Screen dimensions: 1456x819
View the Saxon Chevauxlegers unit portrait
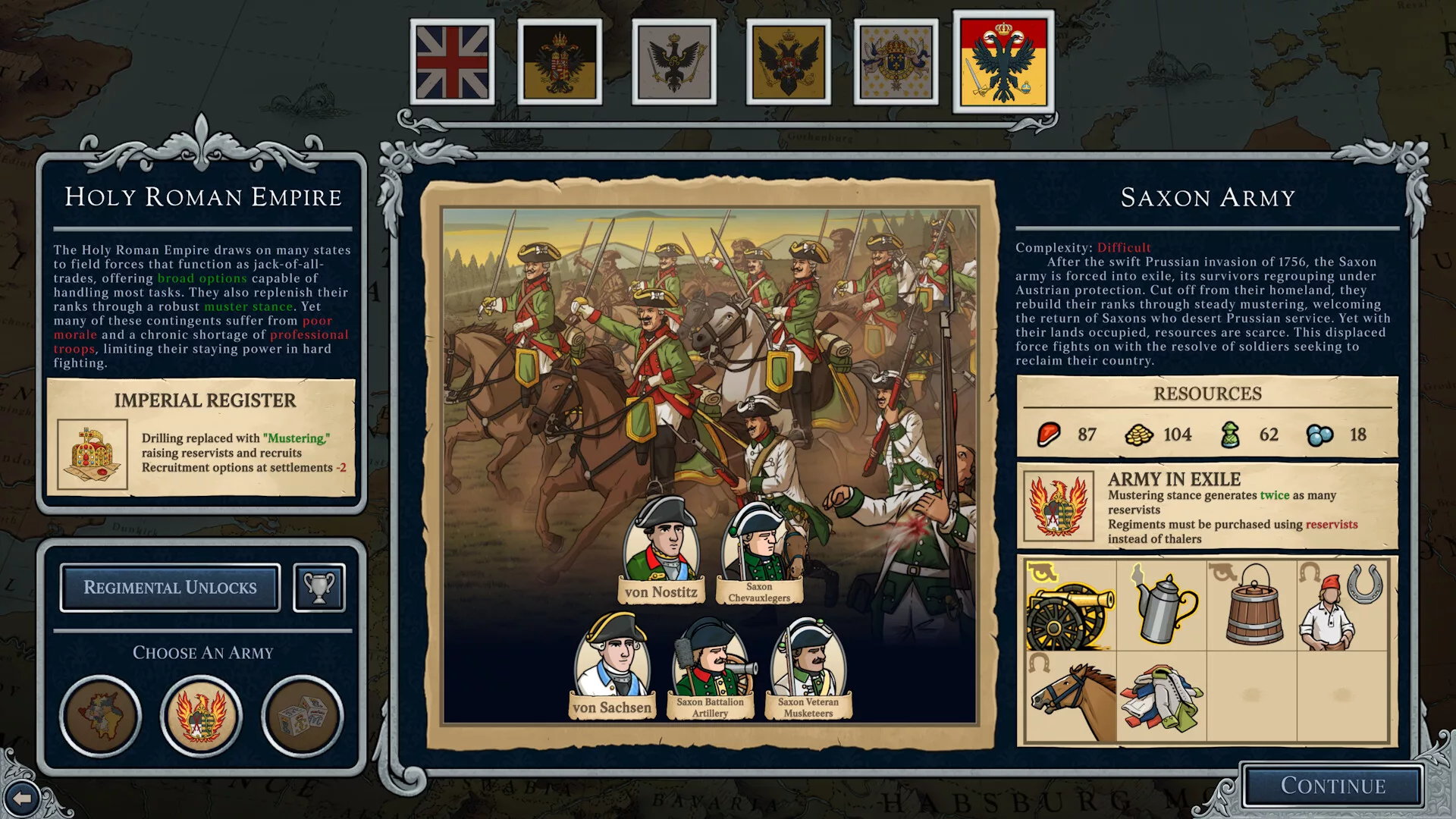[759, 546]
